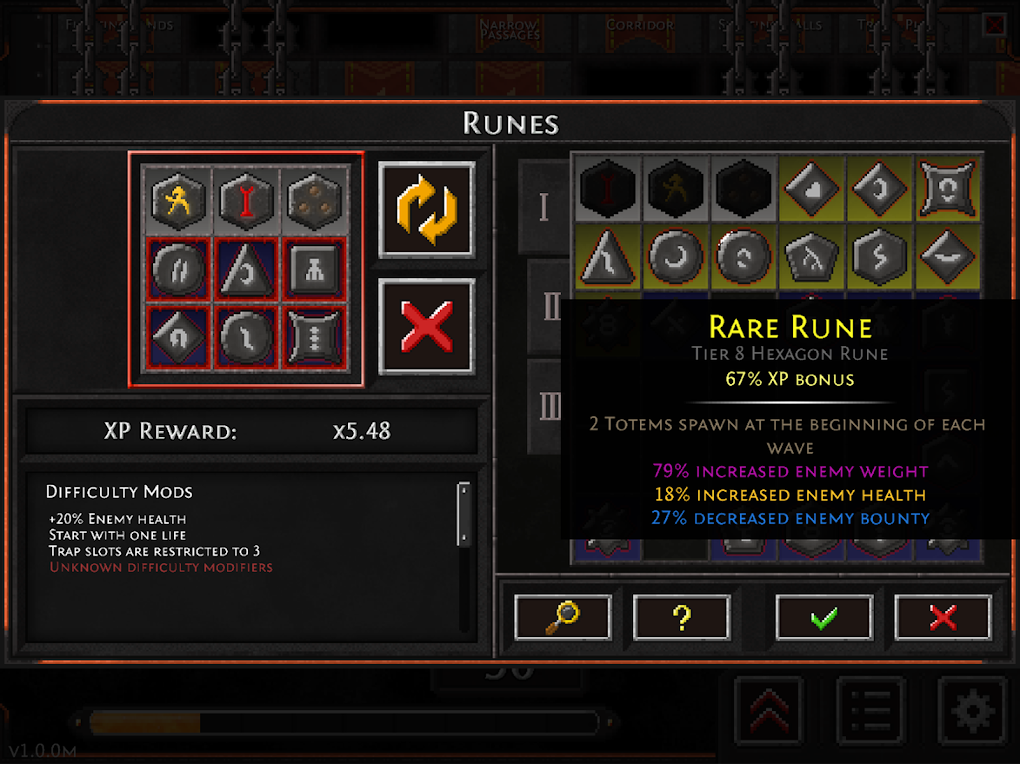This screenshot has height=764, width=1020.
Task: Select the equipped square rune with three dots
Action: pos(315,334)
